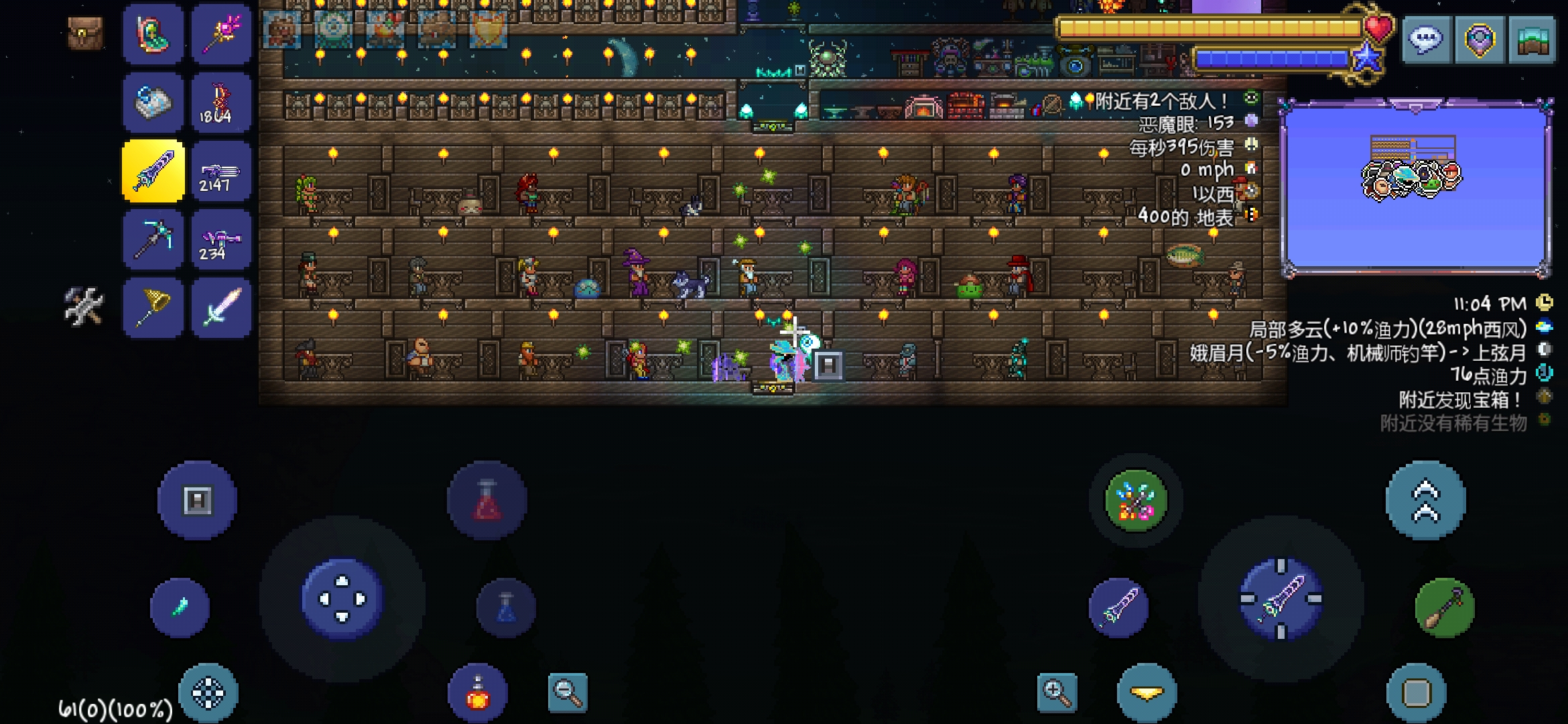Screen dimensions: 1568x724
Task: Open the inventory bag
Action: [x=85, y=33]
